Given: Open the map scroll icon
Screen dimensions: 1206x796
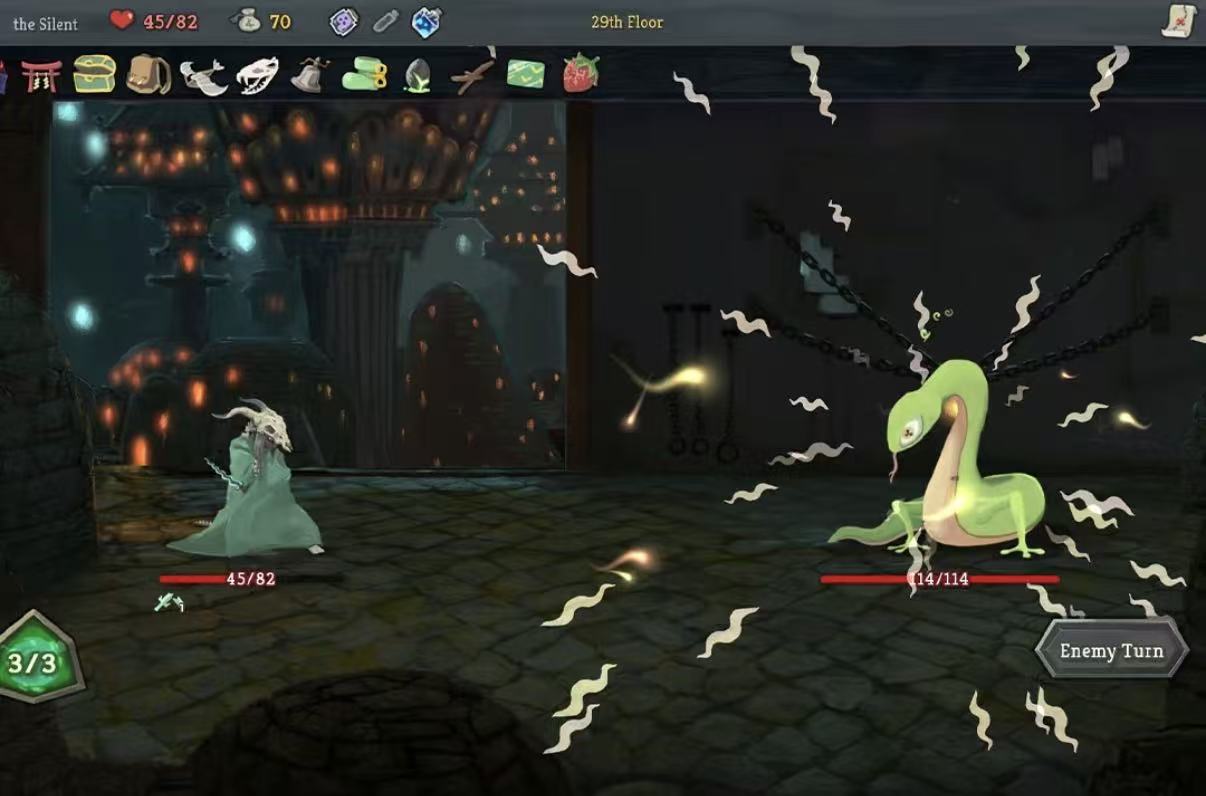Looking at the screenshot, I should (1180, 21).
